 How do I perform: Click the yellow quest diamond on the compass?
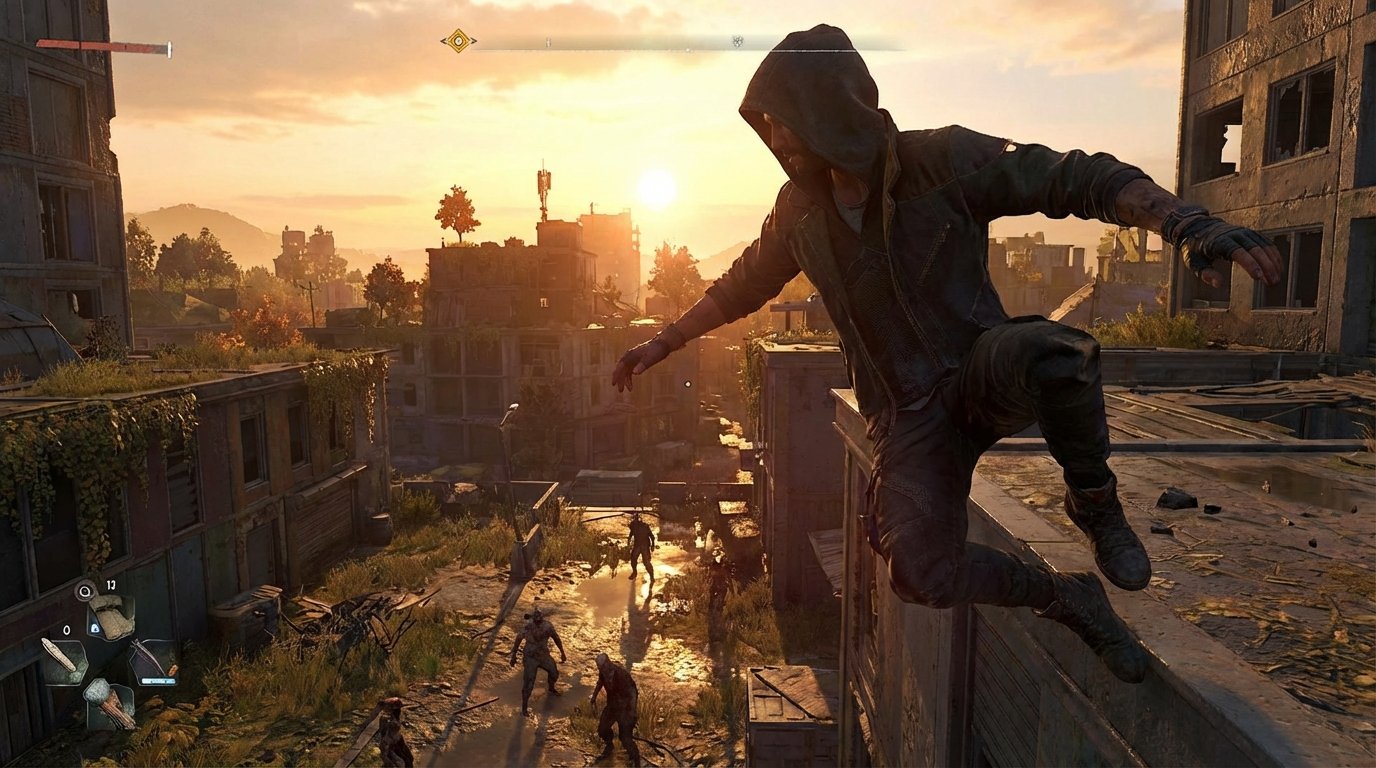[x=458, y=41]
